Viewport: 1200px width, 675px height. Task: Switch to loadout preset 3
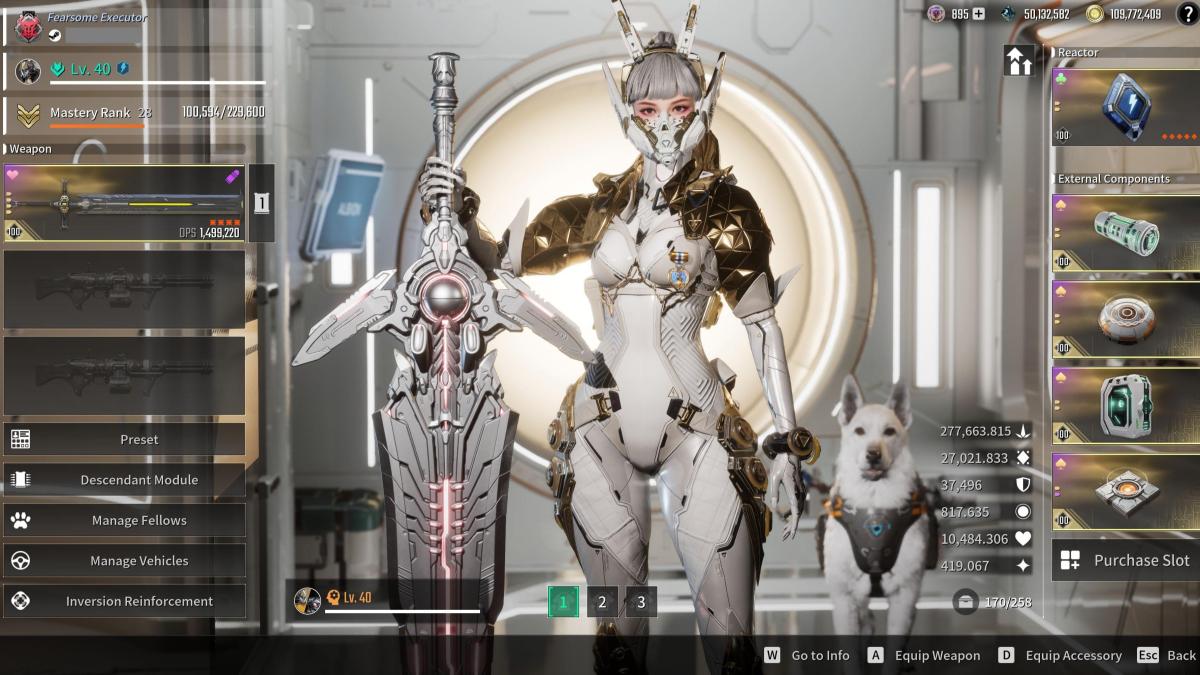pos(641,602)
